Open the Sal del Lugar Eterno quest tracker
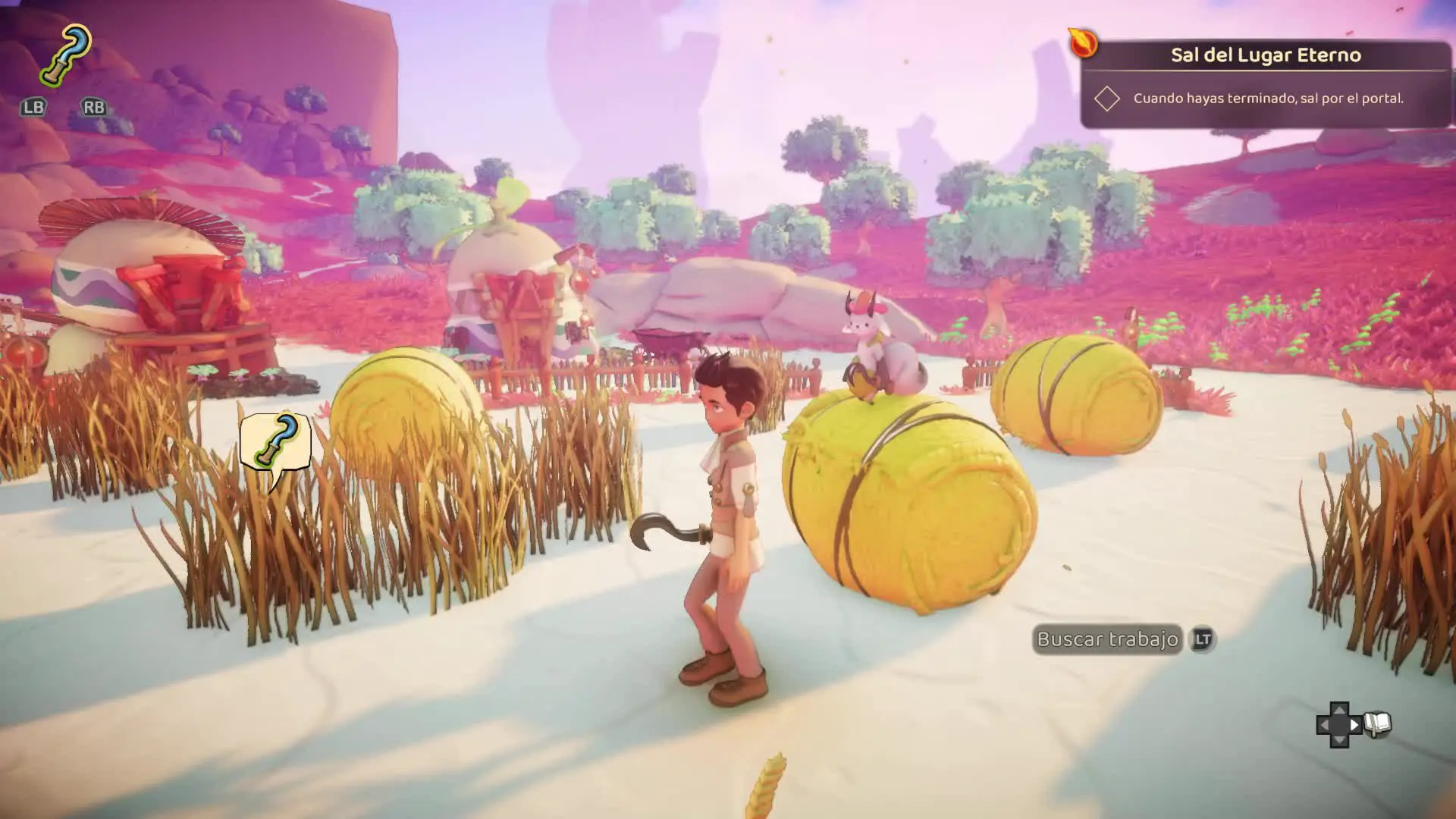 pos(1265,55)
